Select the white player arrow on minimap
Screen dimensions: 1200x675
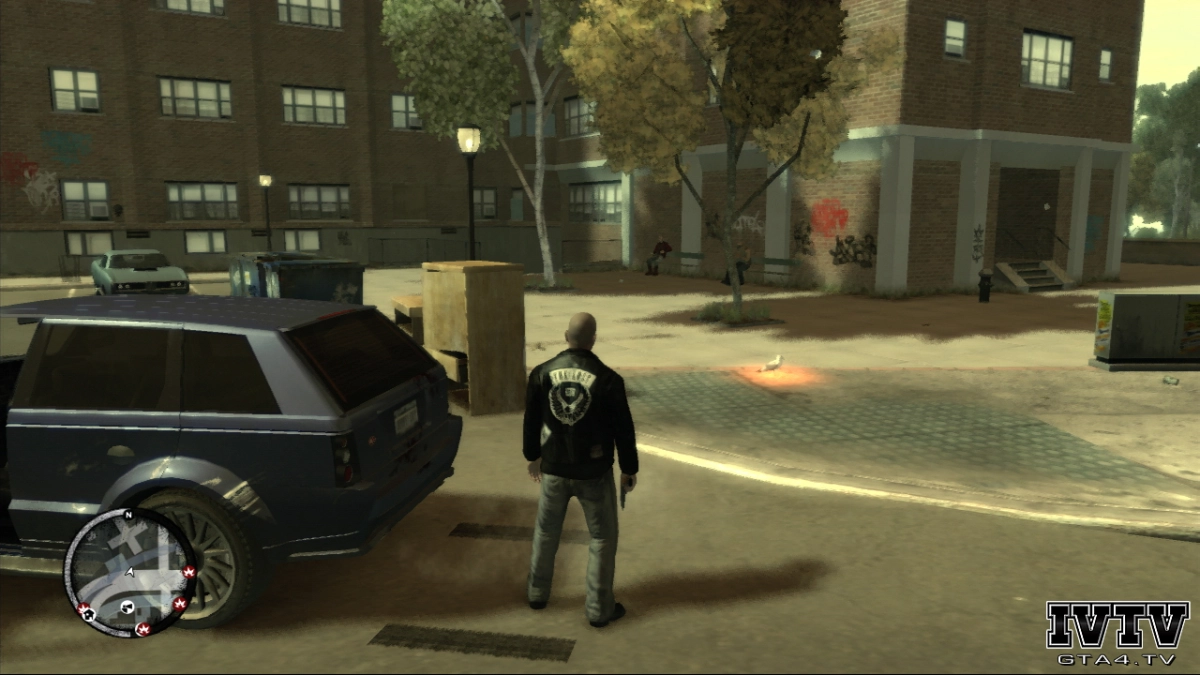(130, 573)
